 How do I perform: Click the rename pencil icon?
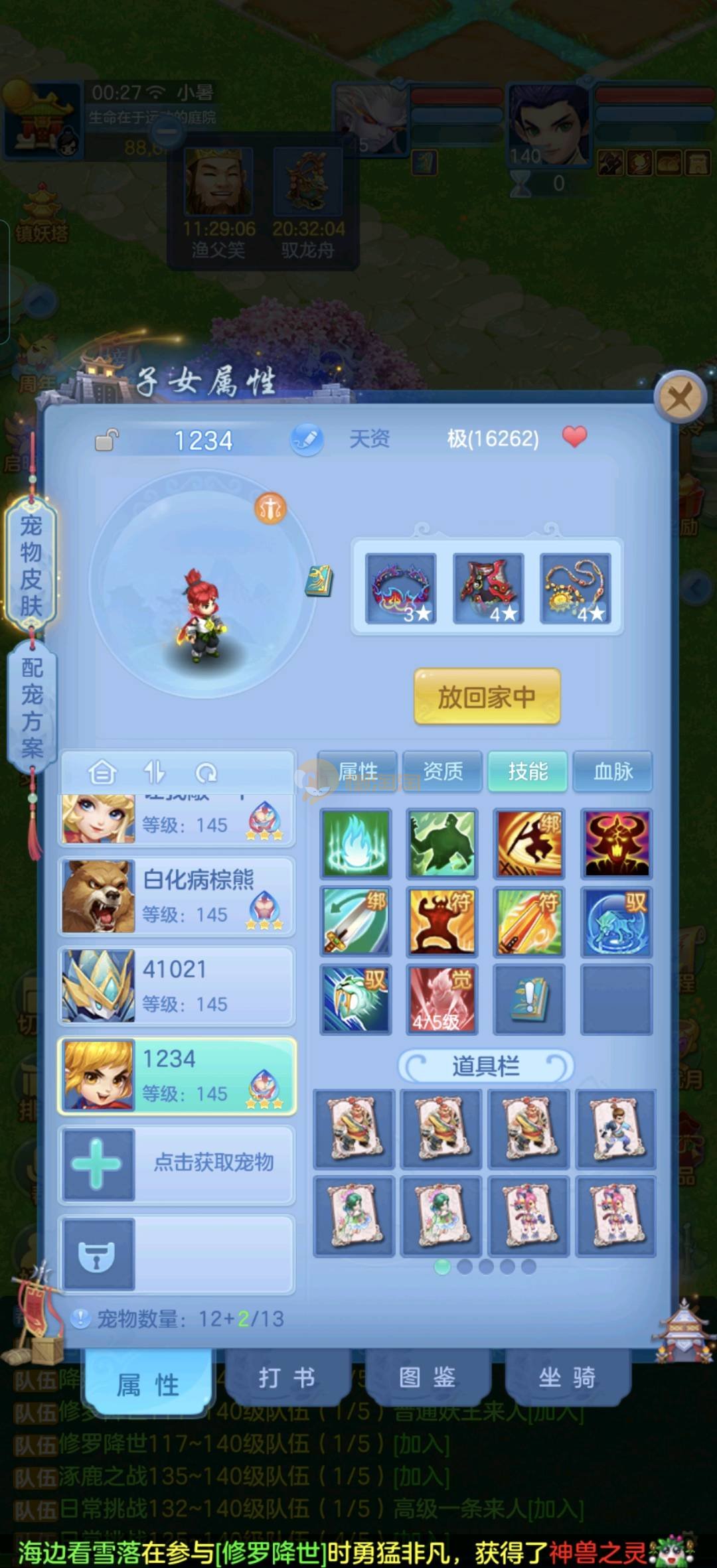[x=306, y=439]
